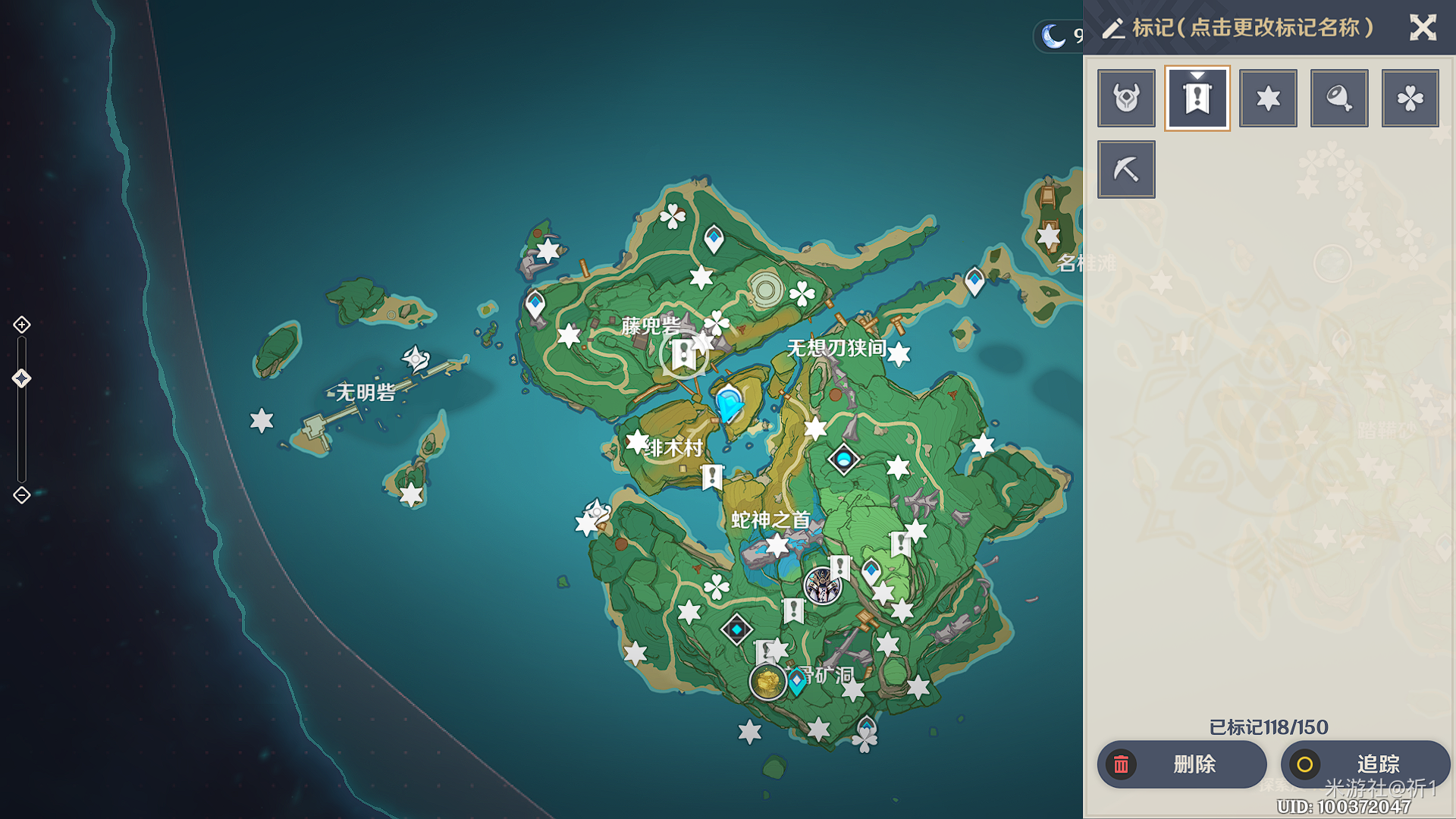Close the map marker panel
This screenshot has width=1456, height=819.
[1423, 28]
